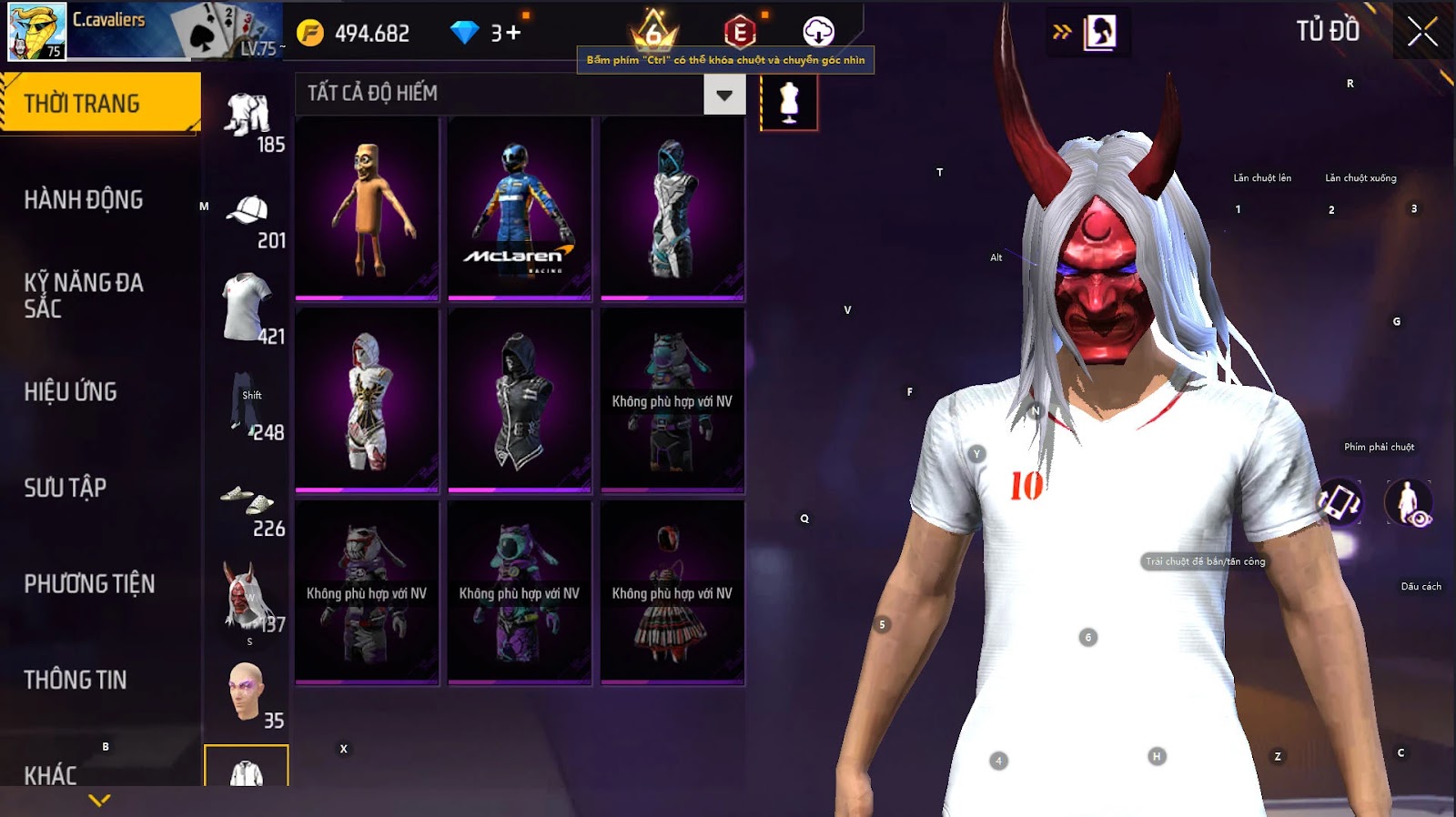Open the PHƯƠNG TIỆN menu entry
The width and height of the screenshot is (1456, 817).
click(x=89, y=584)
